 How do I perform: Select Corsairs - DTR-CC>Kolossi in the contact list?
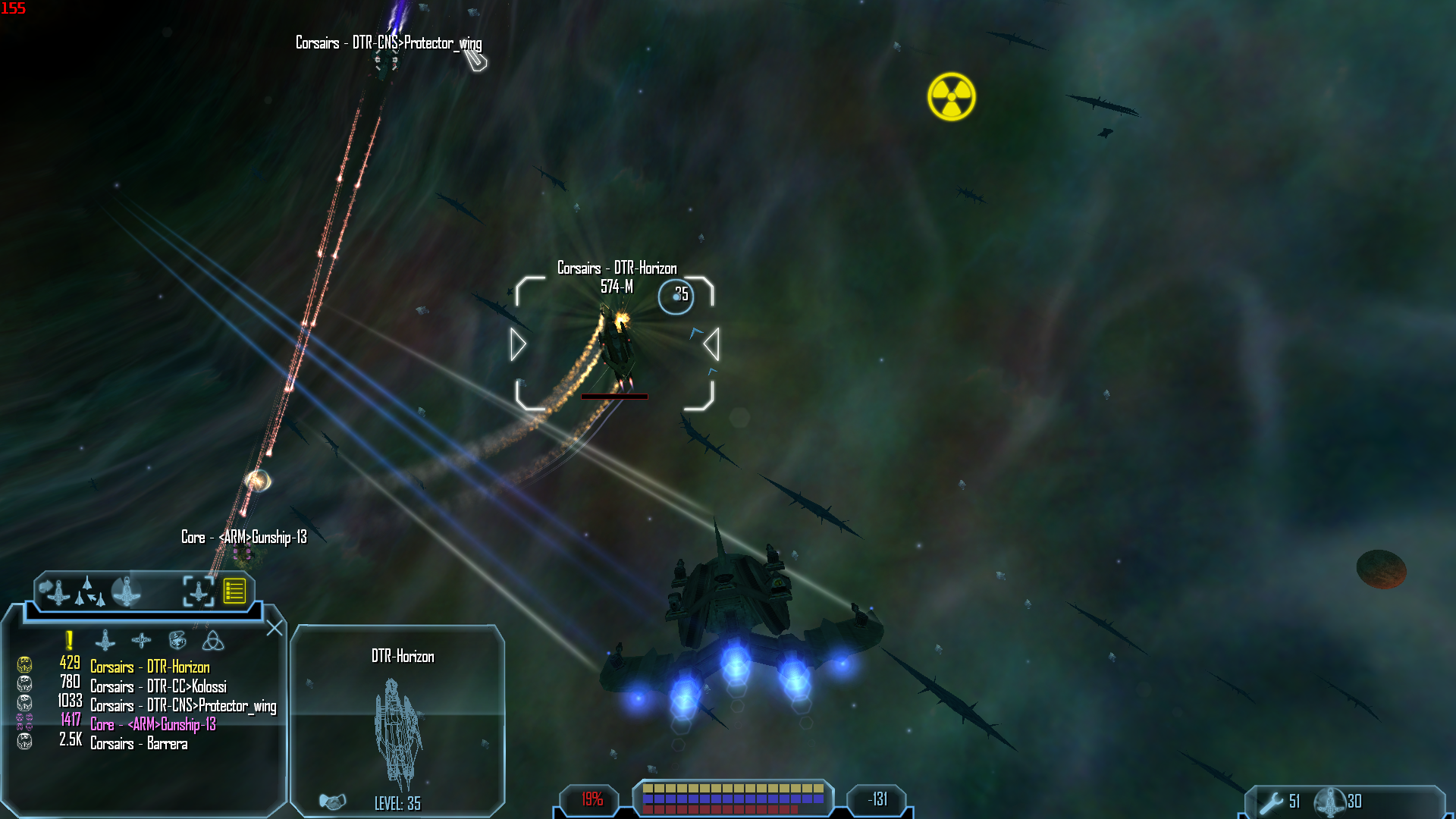point(158,686)
